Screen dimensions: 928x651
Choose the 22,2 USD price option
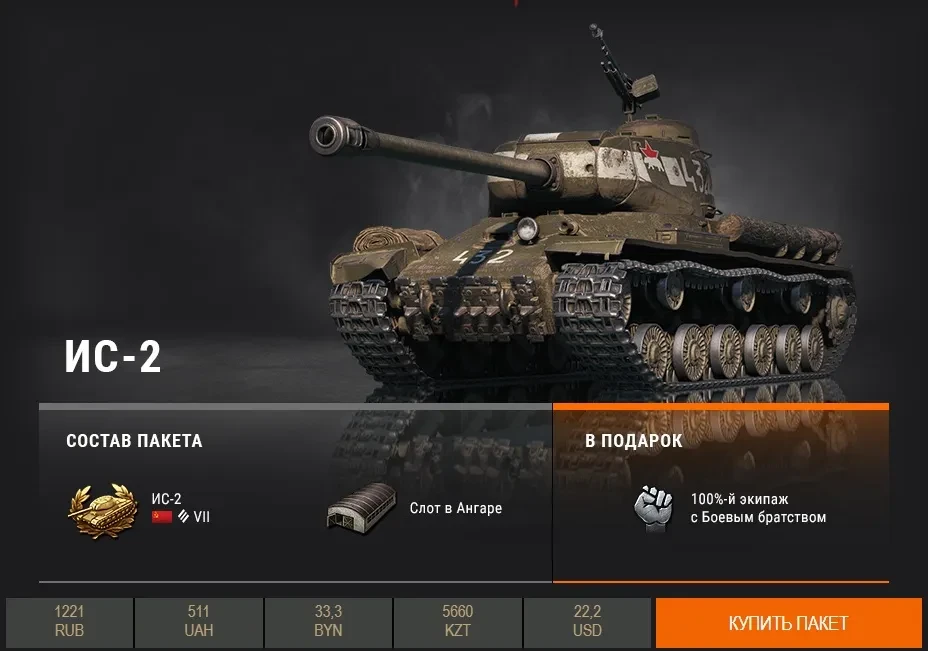[x=587, y=622]
